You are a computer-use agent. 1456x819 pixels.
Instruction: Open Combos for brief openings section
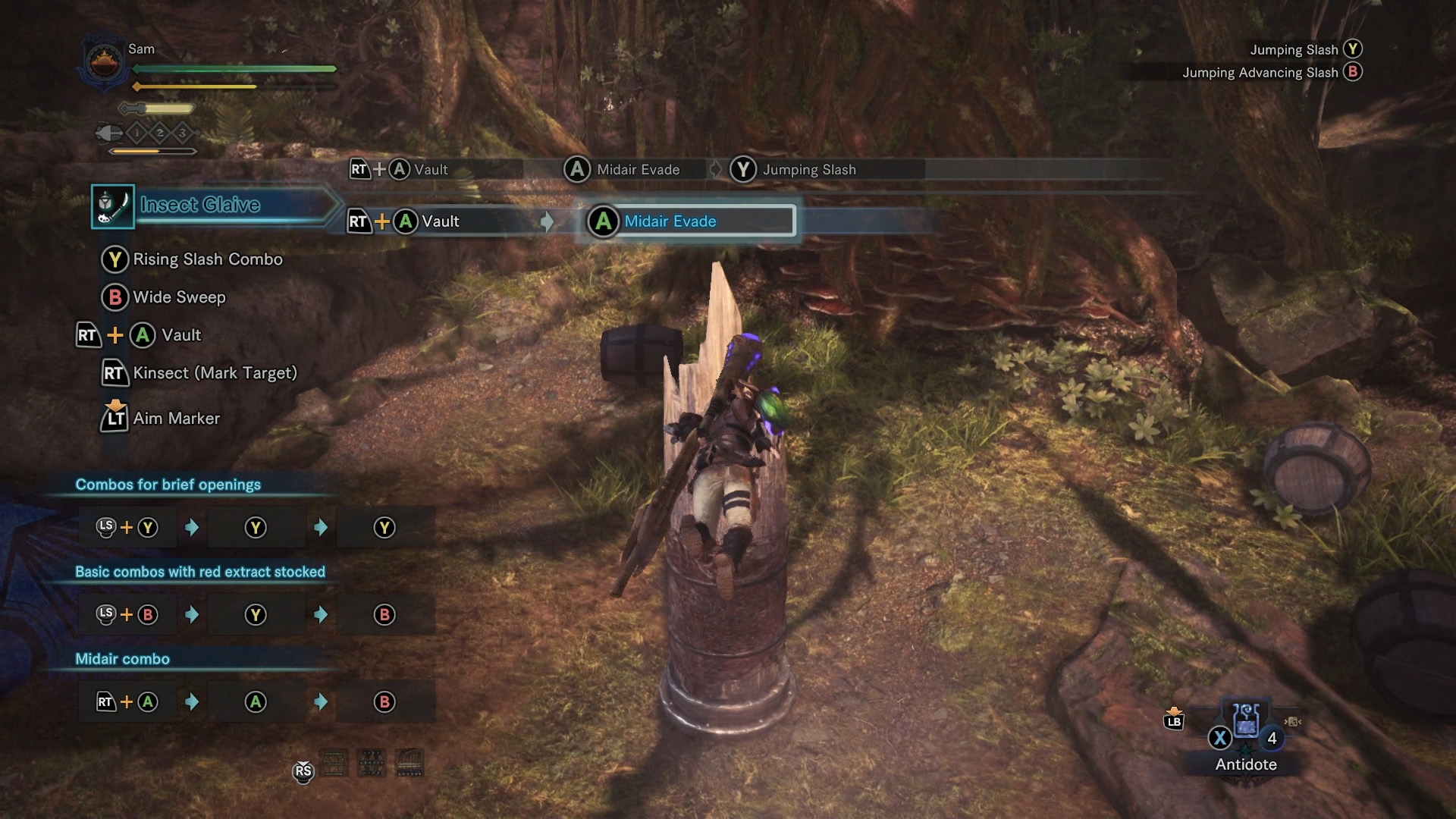pos(168,485)
